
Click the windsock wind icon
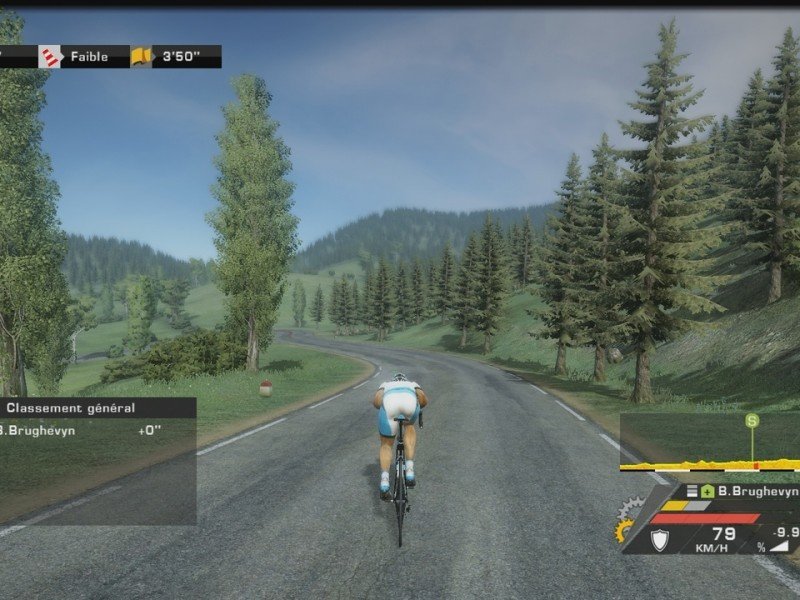pyautogui.click(x=50, y=57)
